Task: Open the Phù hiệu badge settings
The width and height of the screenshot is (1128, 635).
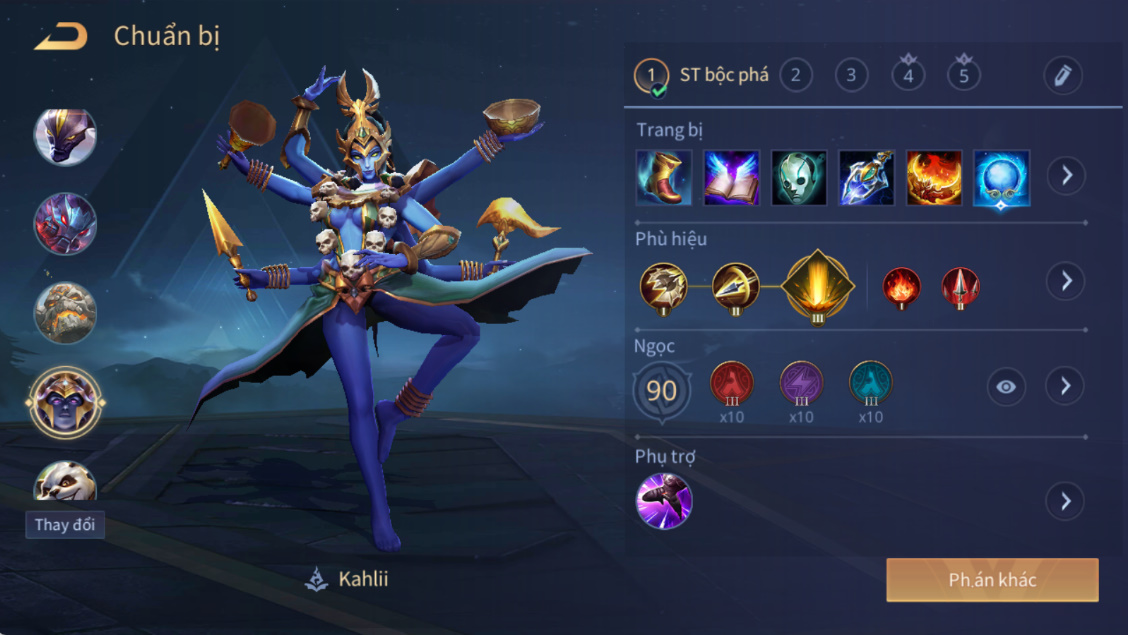Action: coord(1066,281)
